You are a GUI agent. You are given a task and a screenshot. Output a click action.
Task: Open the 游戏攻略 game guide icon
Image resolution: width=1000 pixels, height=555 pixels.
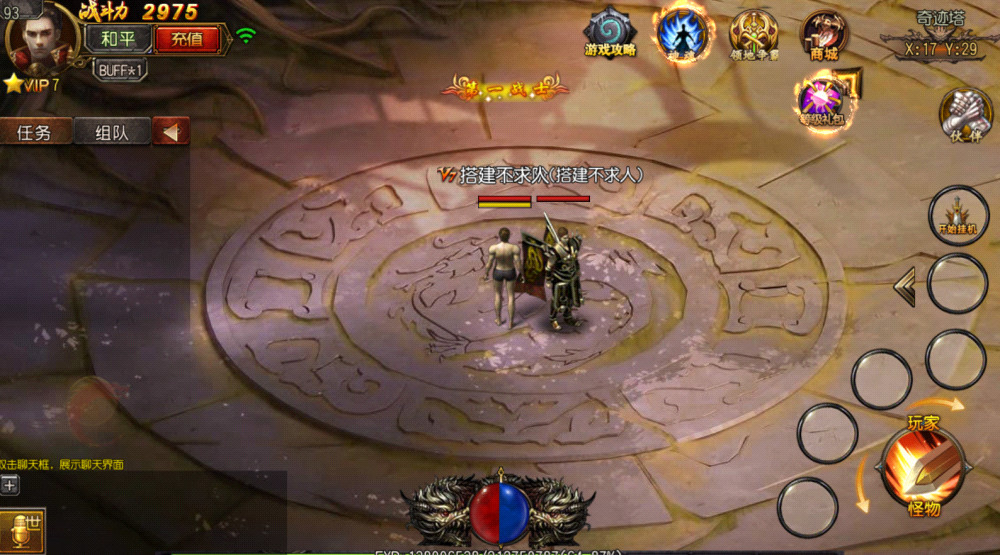tap(609, 32)
